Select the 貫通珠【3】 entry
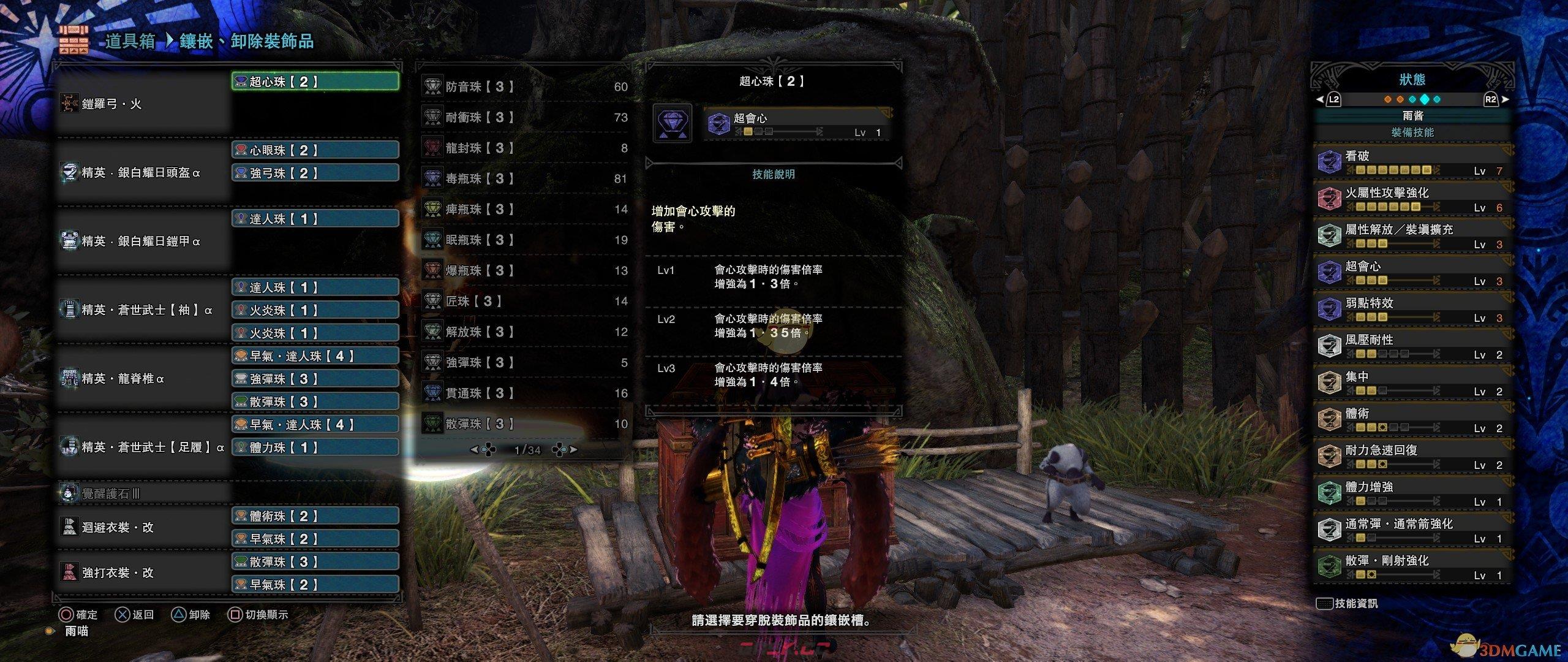Screen dimensions: 1568x662 [x=524, y=394]
